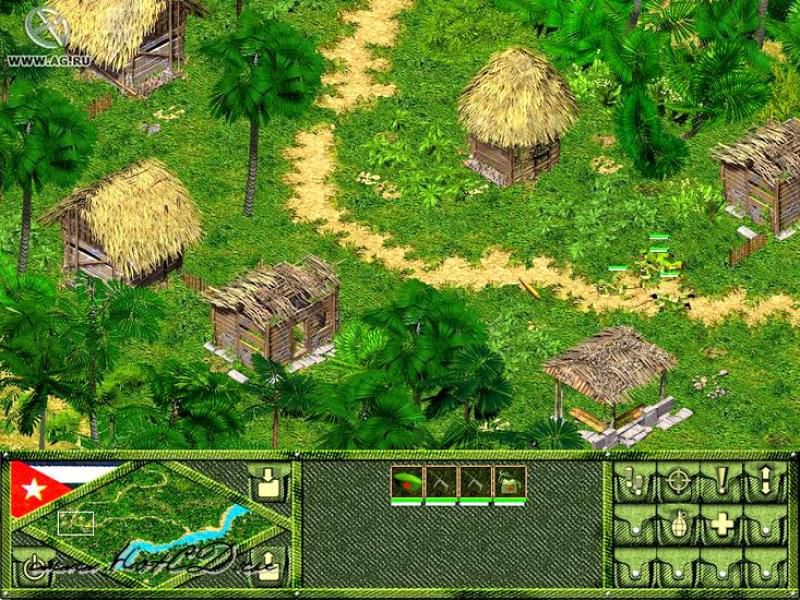Click the up-arrow box button beside the minimap
Image resolution: width=800 pixels, height=600 pixels.
tap(268, 563)
